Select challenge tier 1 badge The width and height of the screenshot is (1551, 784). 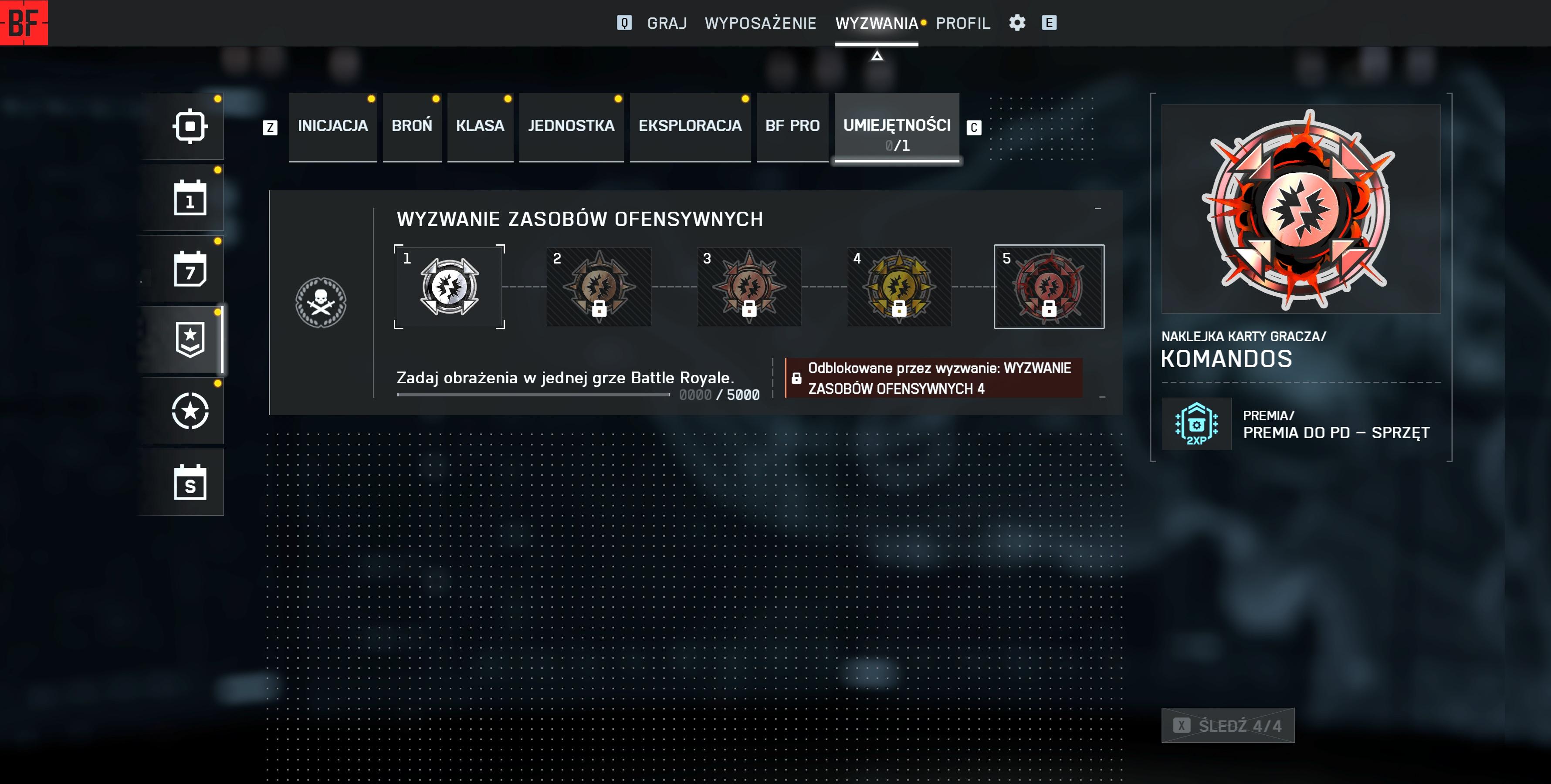[x=449, y=287]
